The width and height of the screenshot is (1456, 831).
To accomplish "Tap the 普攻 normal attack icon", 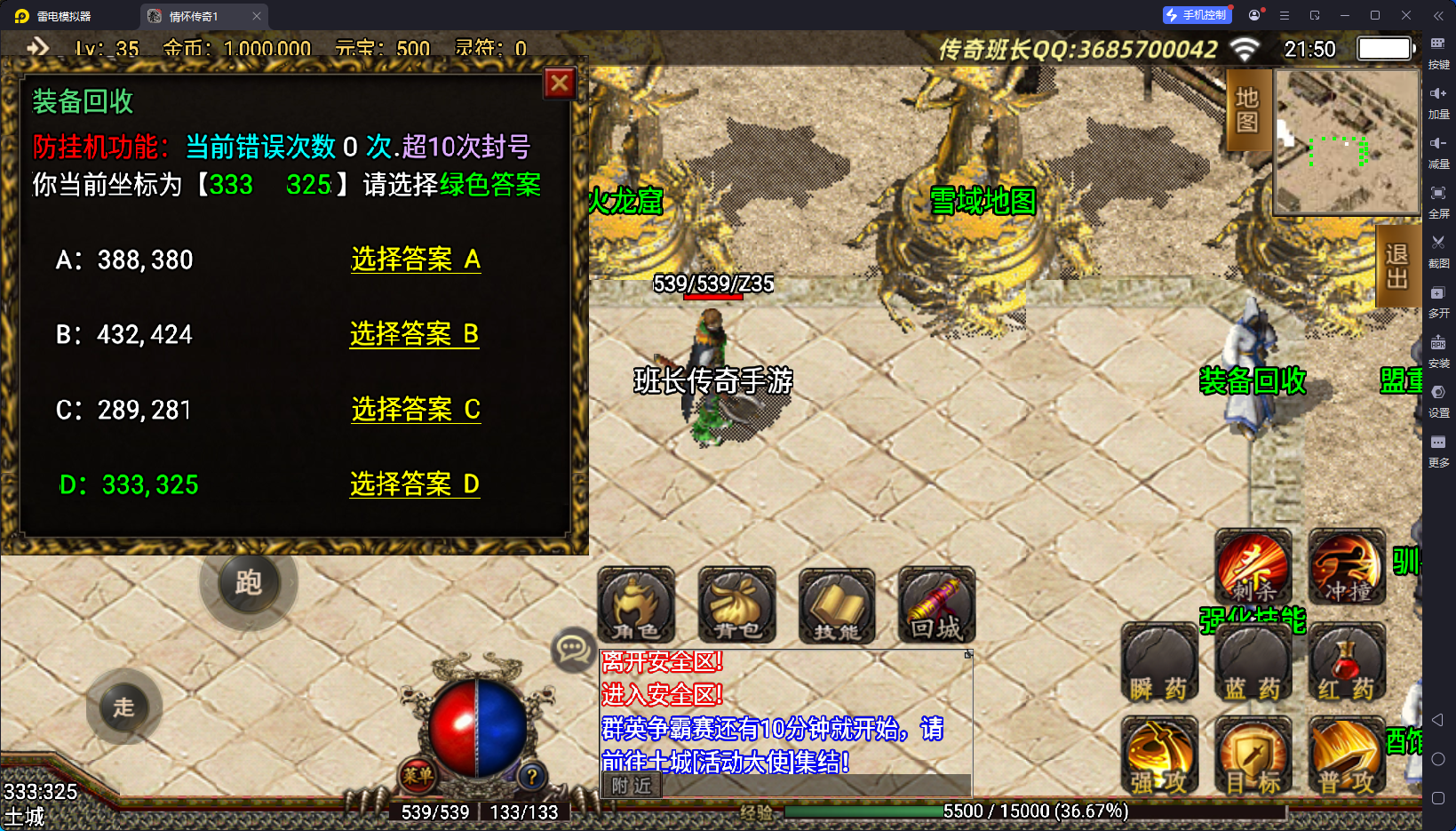I will [1346, 759].
